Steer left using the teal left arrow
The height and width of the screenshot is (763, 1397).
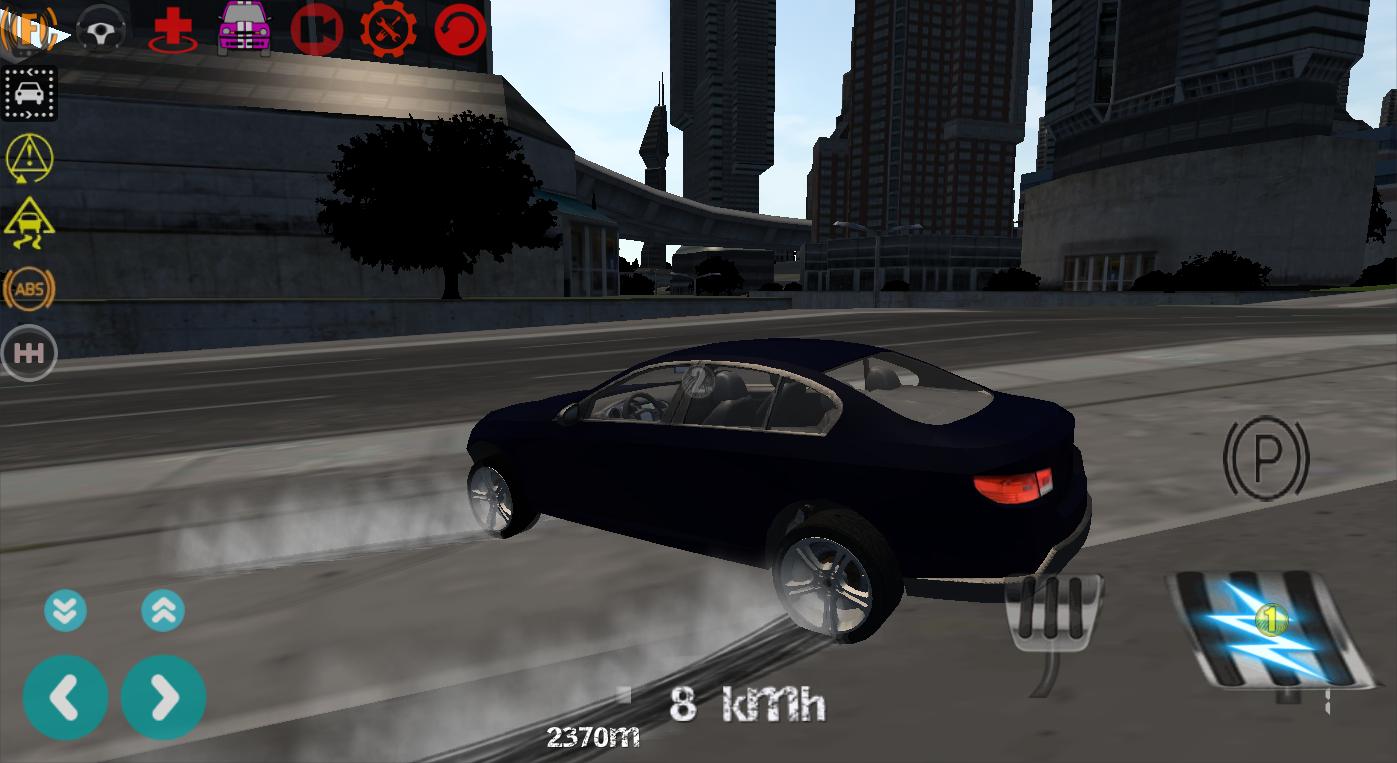tap(65, 696)
